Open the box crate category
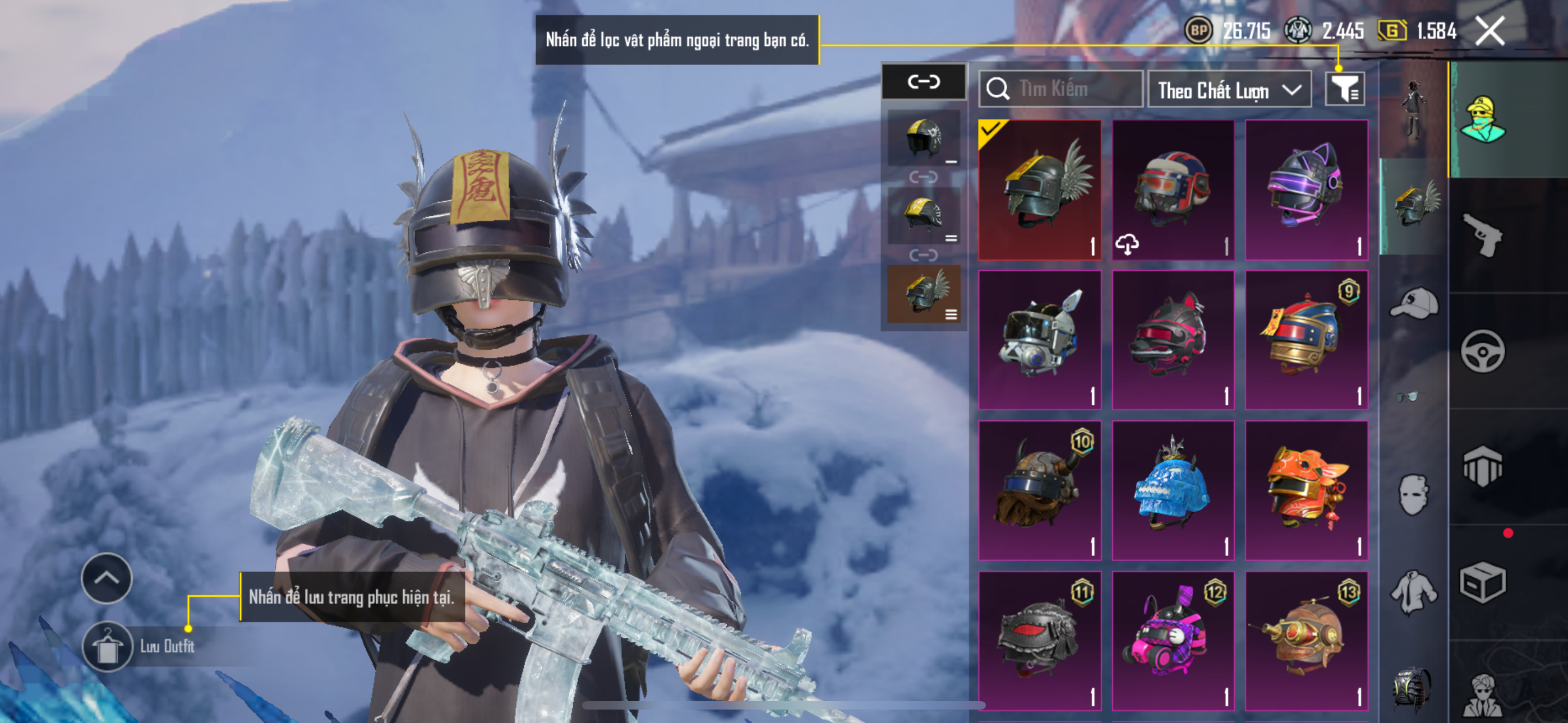The width and height of the screenshot is (1568, 723). (x=1483, y=582)
